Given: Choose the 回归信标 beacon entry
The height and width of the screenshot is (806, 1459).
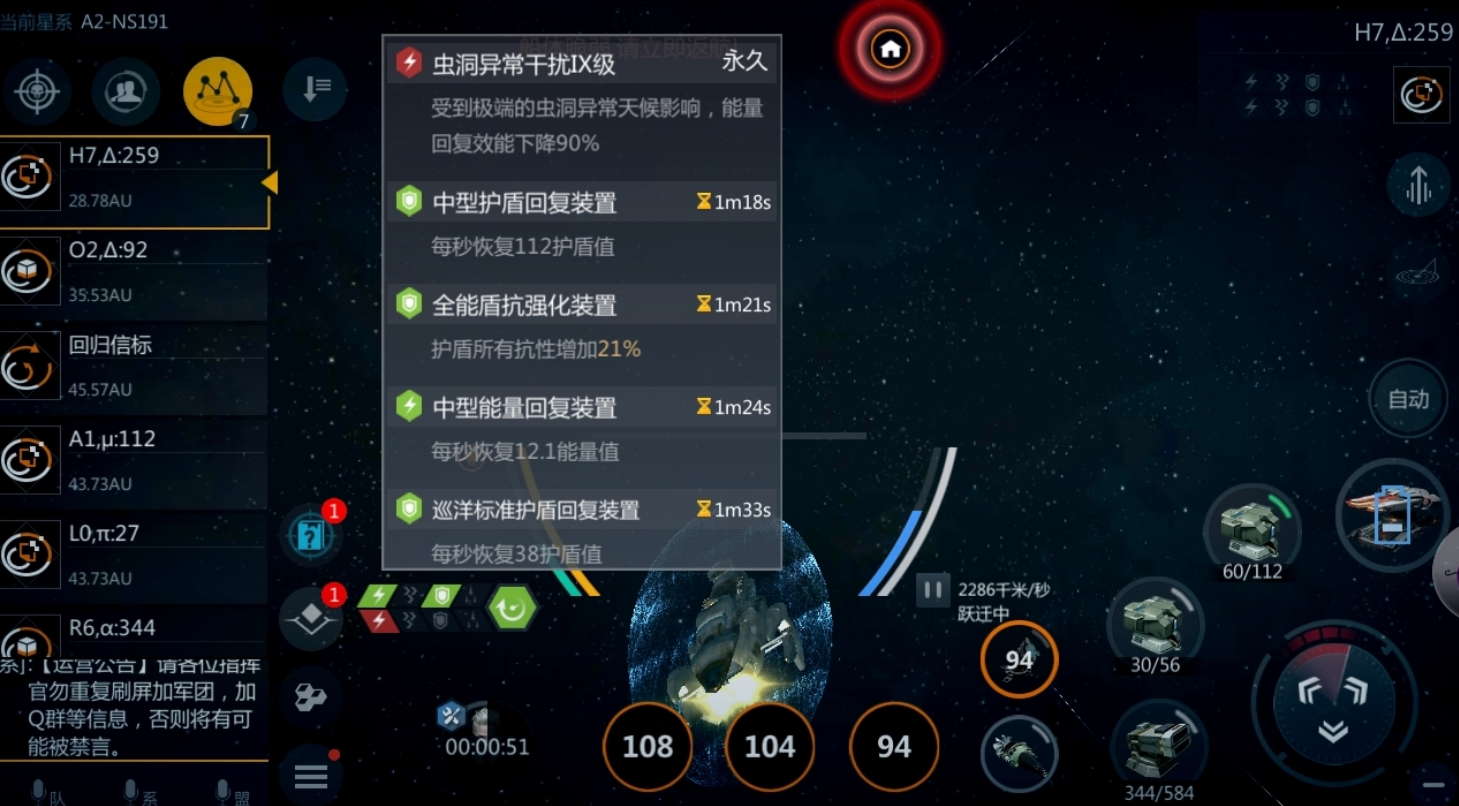Looking at the screenshot, I should (135, 366).
